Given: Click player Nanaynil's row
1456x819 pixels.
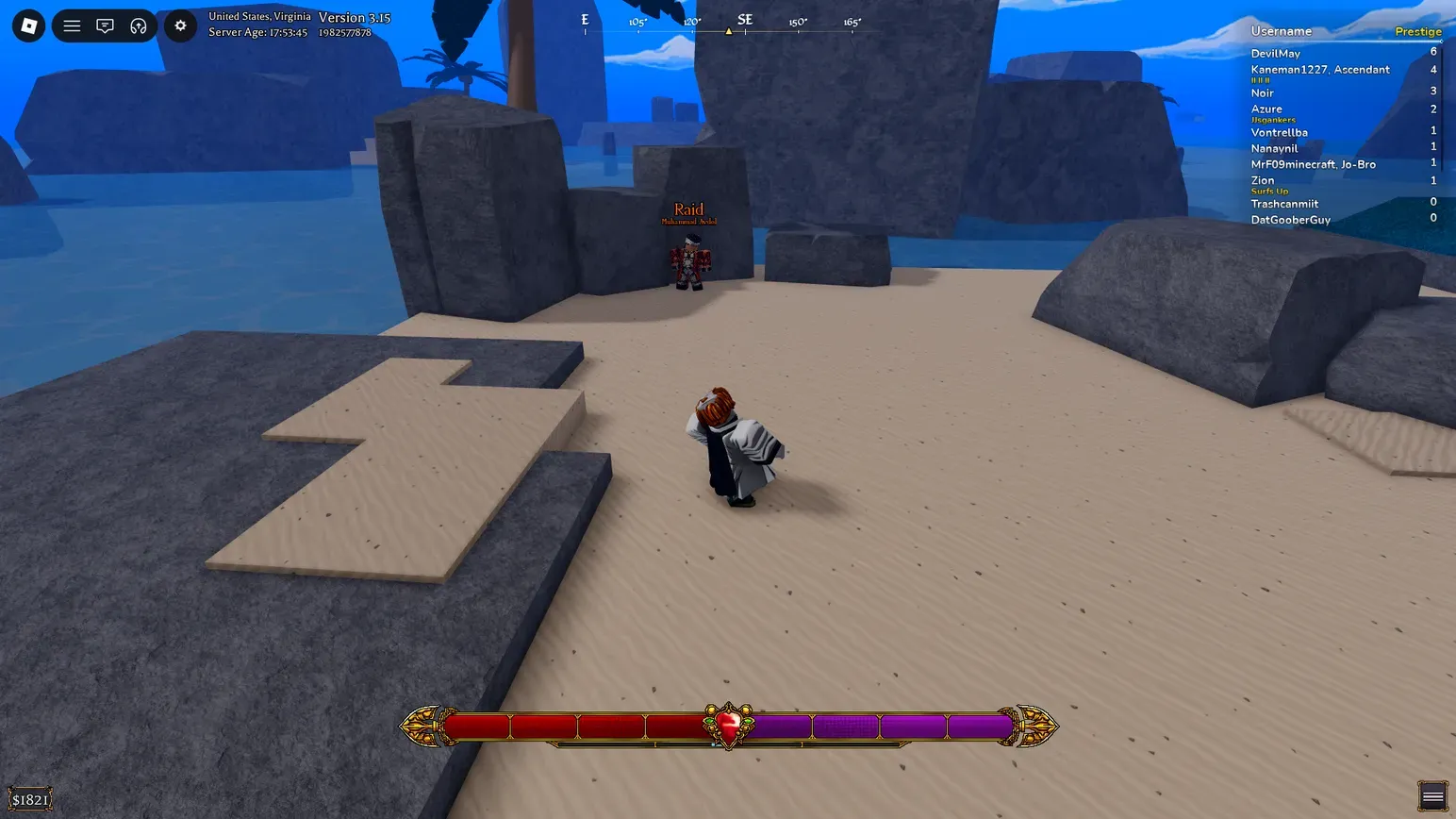Looking at the screenshot, I should tap(1274, 149).
